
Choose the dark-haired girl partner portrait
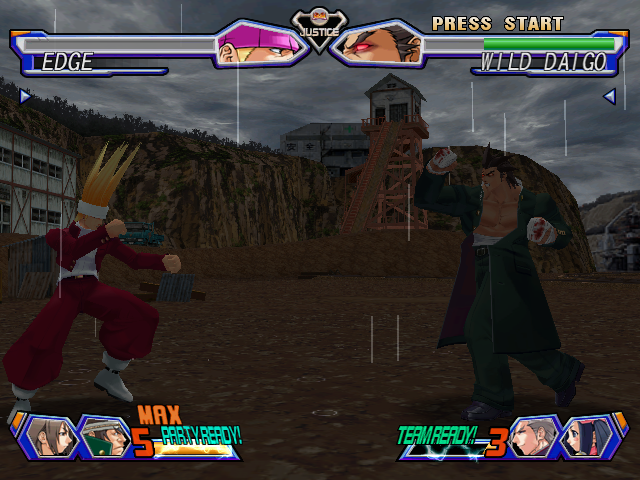[x=588, y=437]
